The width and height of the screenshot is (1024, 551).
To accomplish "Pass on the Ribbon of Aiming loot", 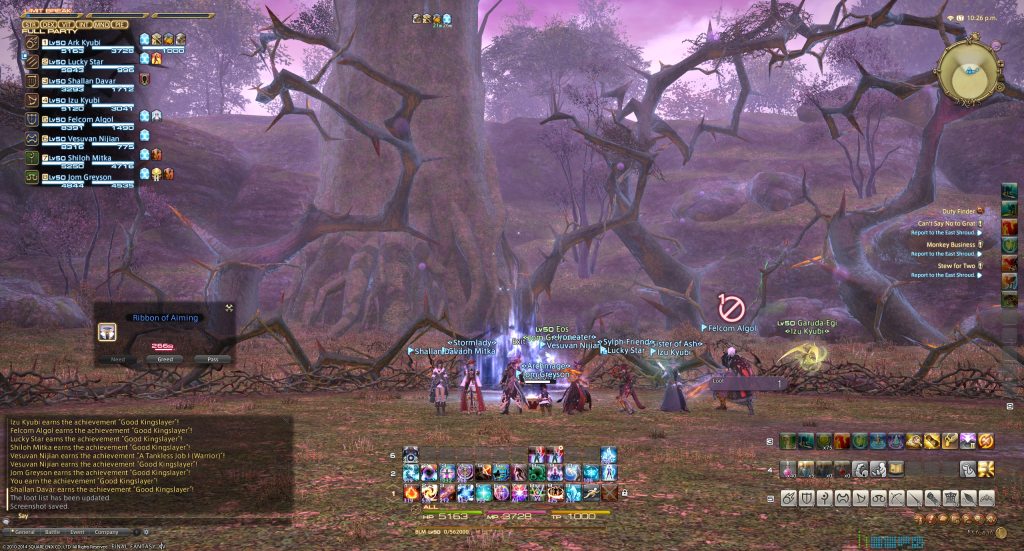I will coord(212,359).
